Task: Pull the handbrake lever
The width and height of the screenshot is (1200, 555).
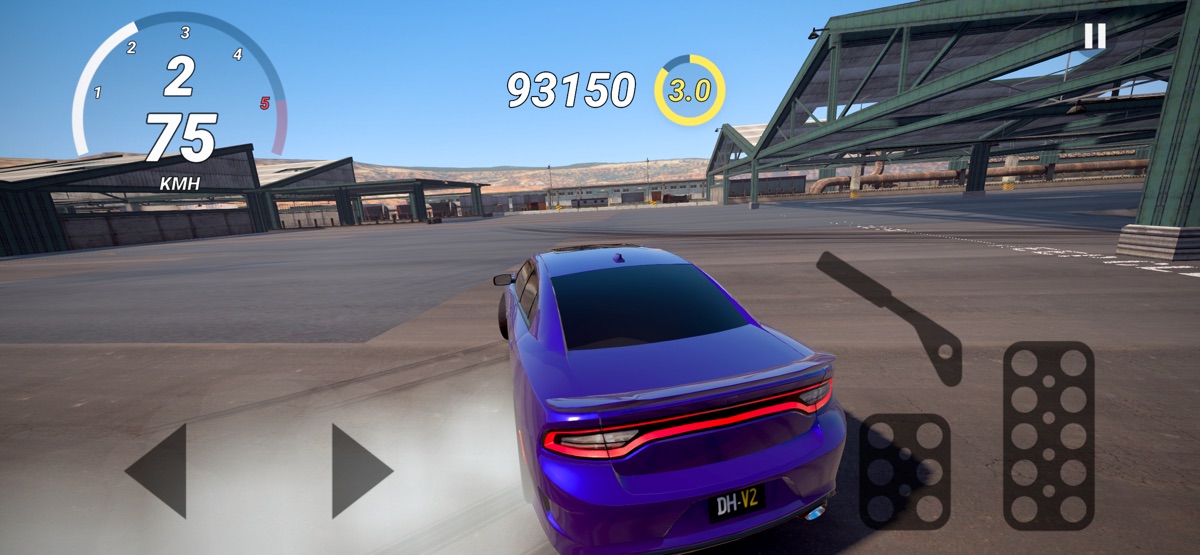Action: click(x=889, y=313)
